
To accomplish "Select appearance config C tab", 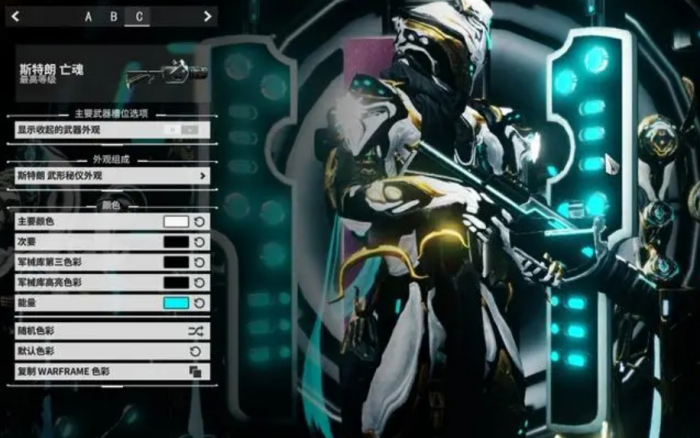I will [138, 16].
